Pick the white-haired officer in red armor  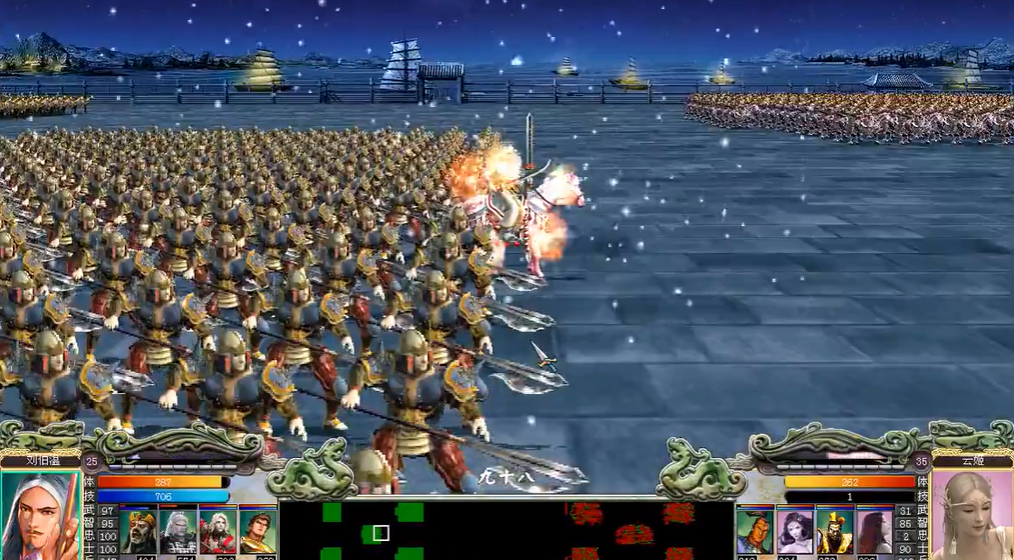[x=218, y=532]
